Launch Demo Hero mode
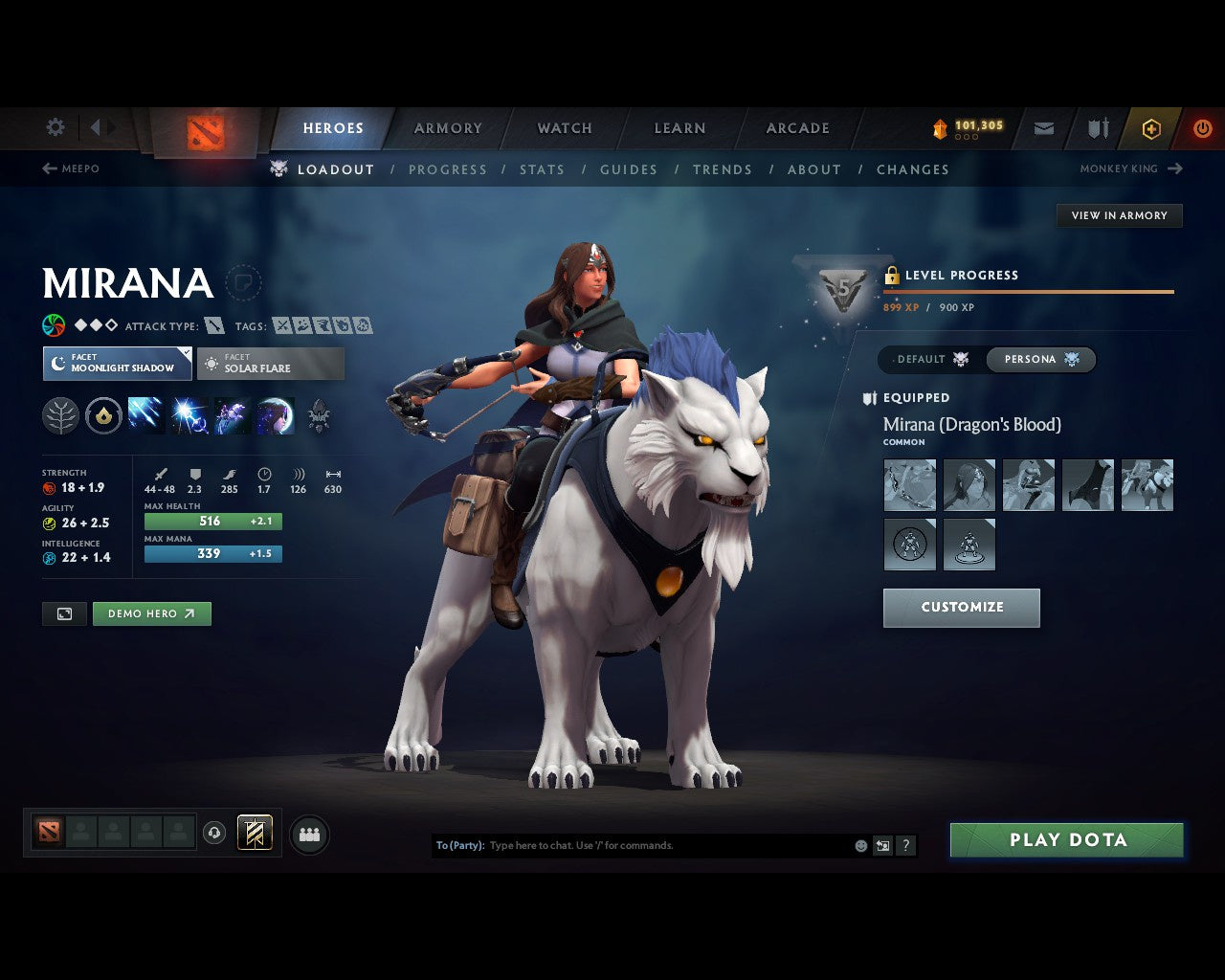 (151, 613)
